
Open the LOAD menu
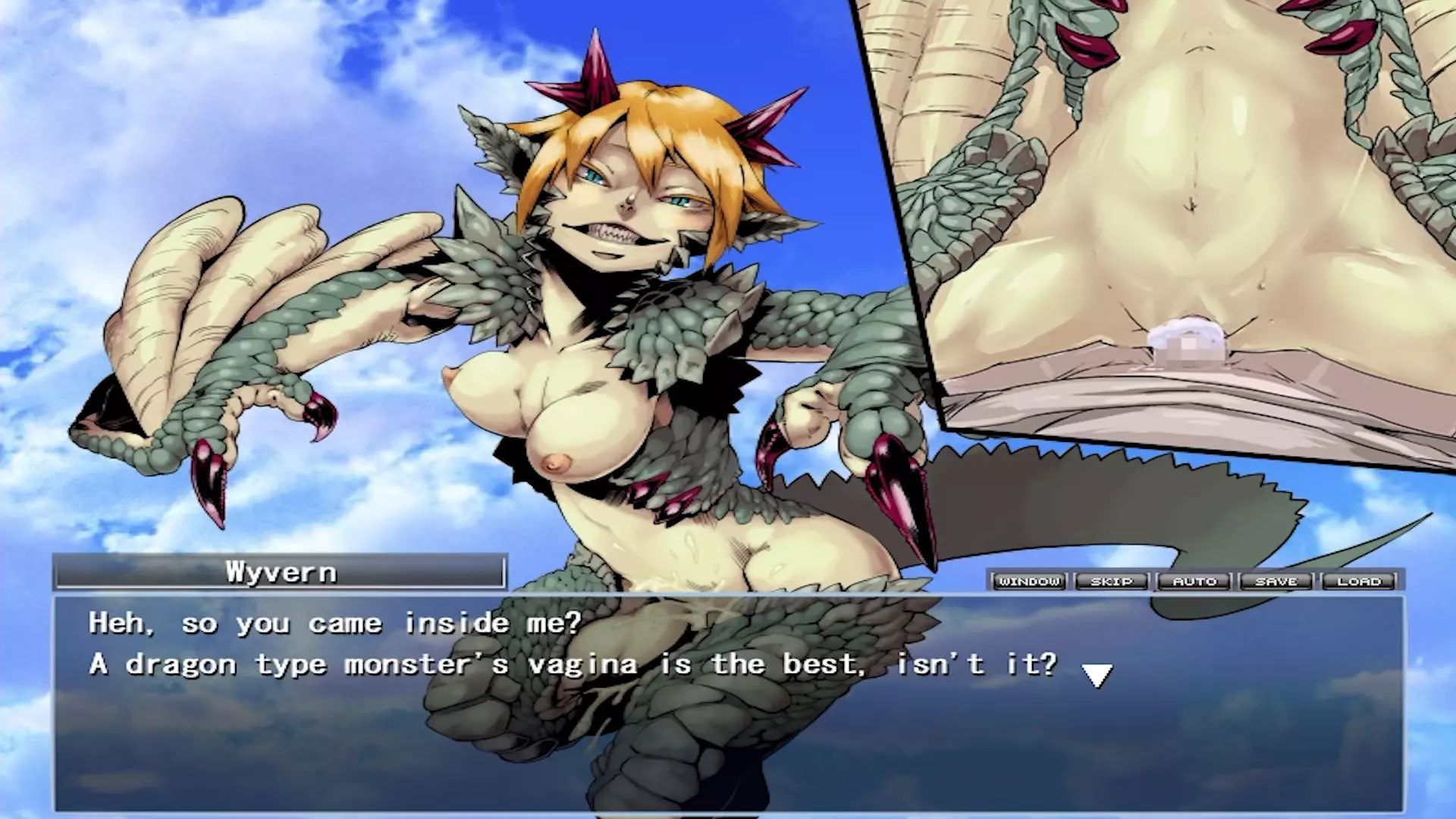(1359, 581)
